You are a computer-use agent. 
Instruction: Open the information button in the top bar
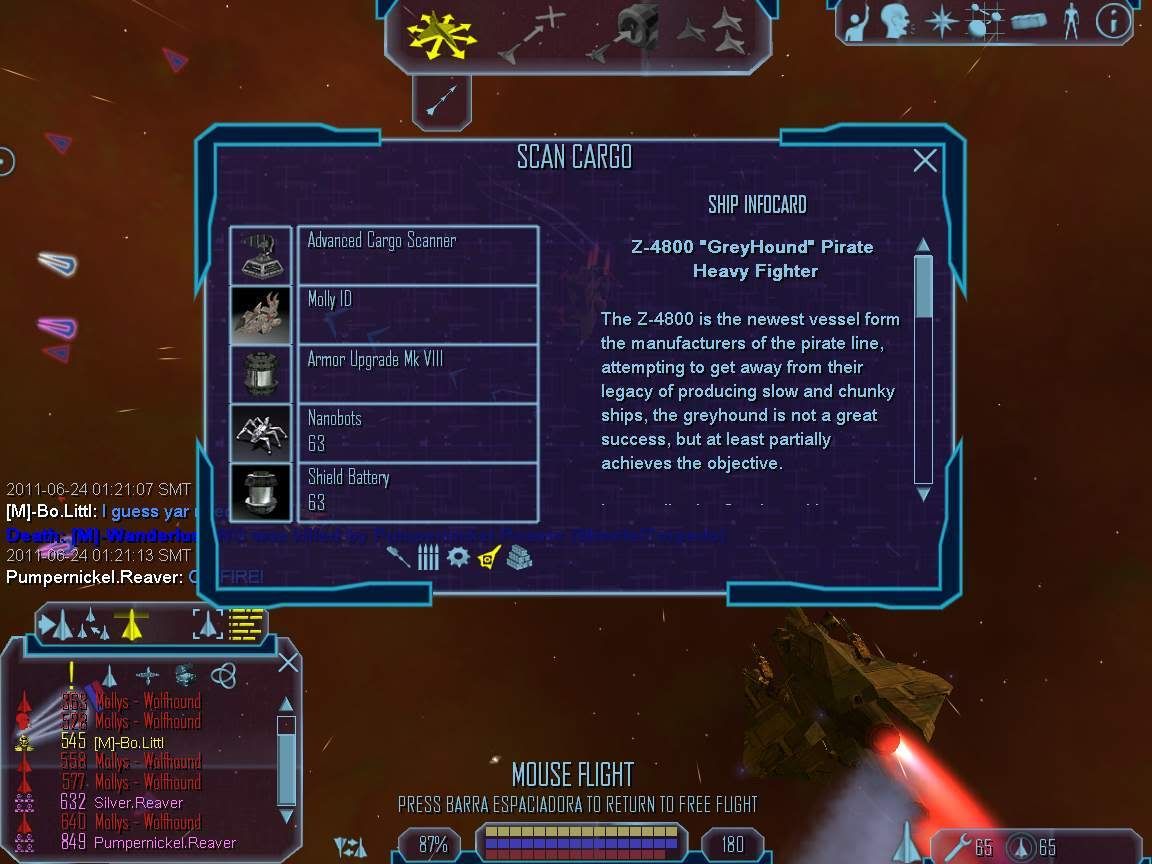click(x=1113, y=22)
